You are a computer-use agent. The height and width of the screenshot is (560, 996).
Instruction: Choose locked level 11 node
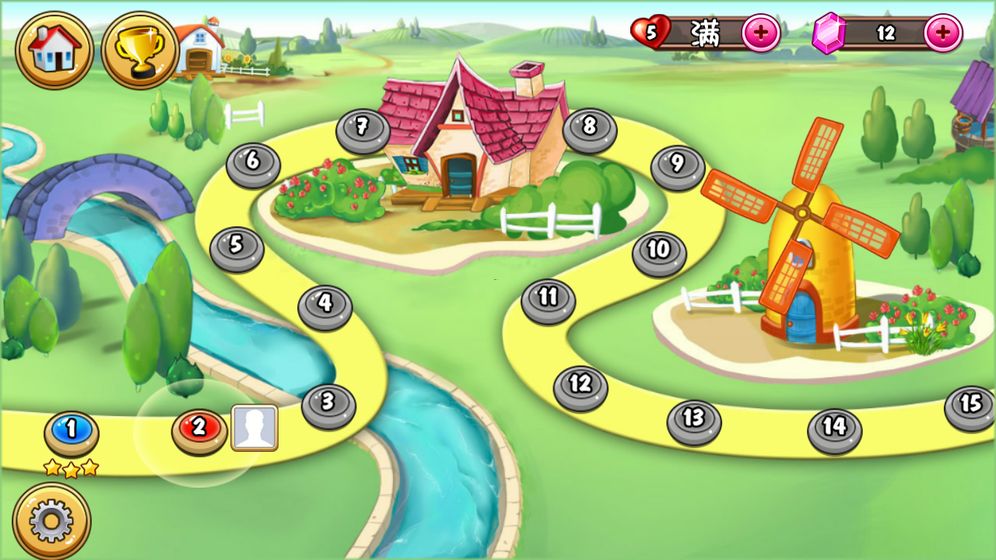click(548, 299)
